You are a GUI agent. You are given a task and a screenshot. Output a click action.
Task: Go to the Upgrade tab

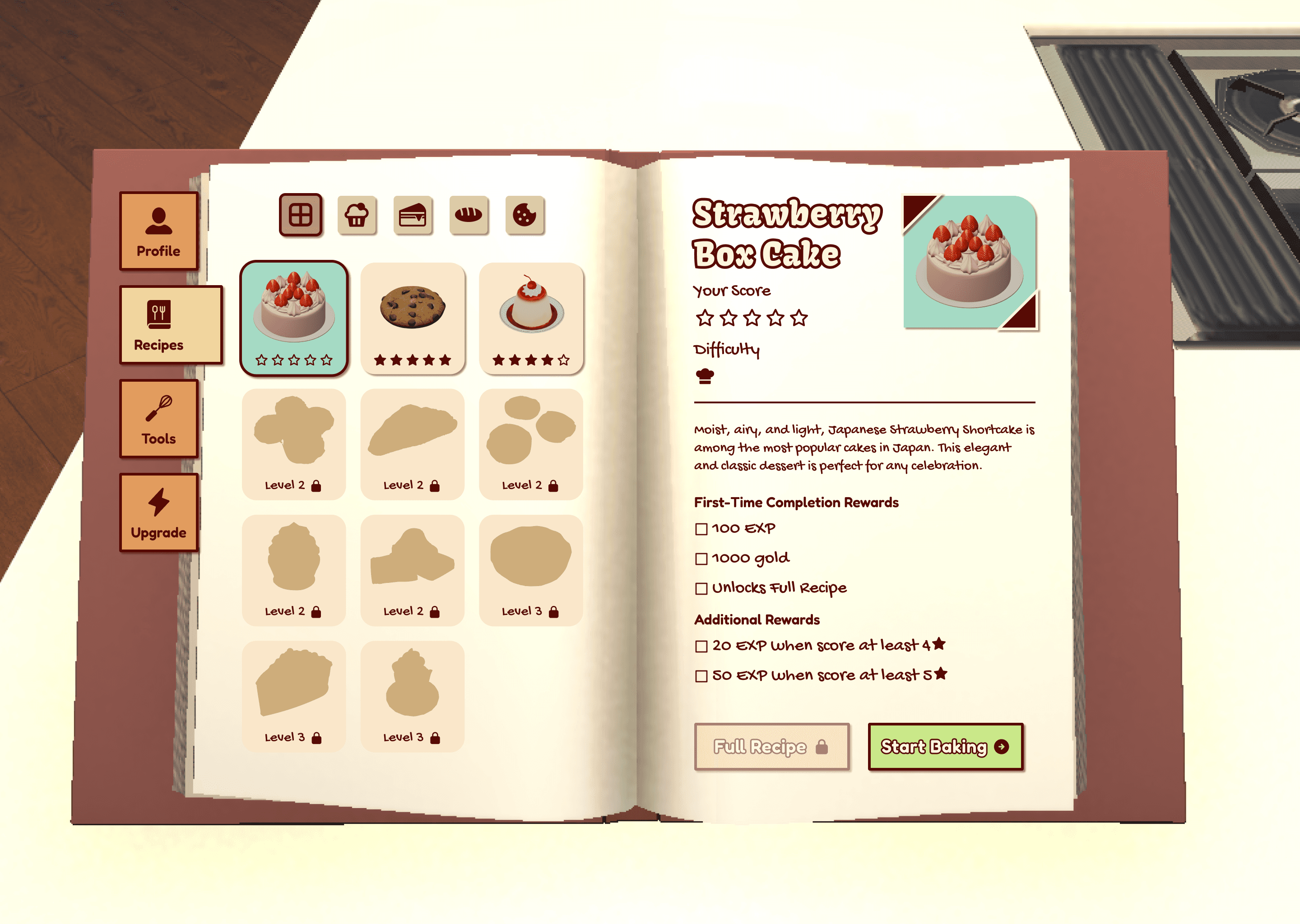click(158, 513)
